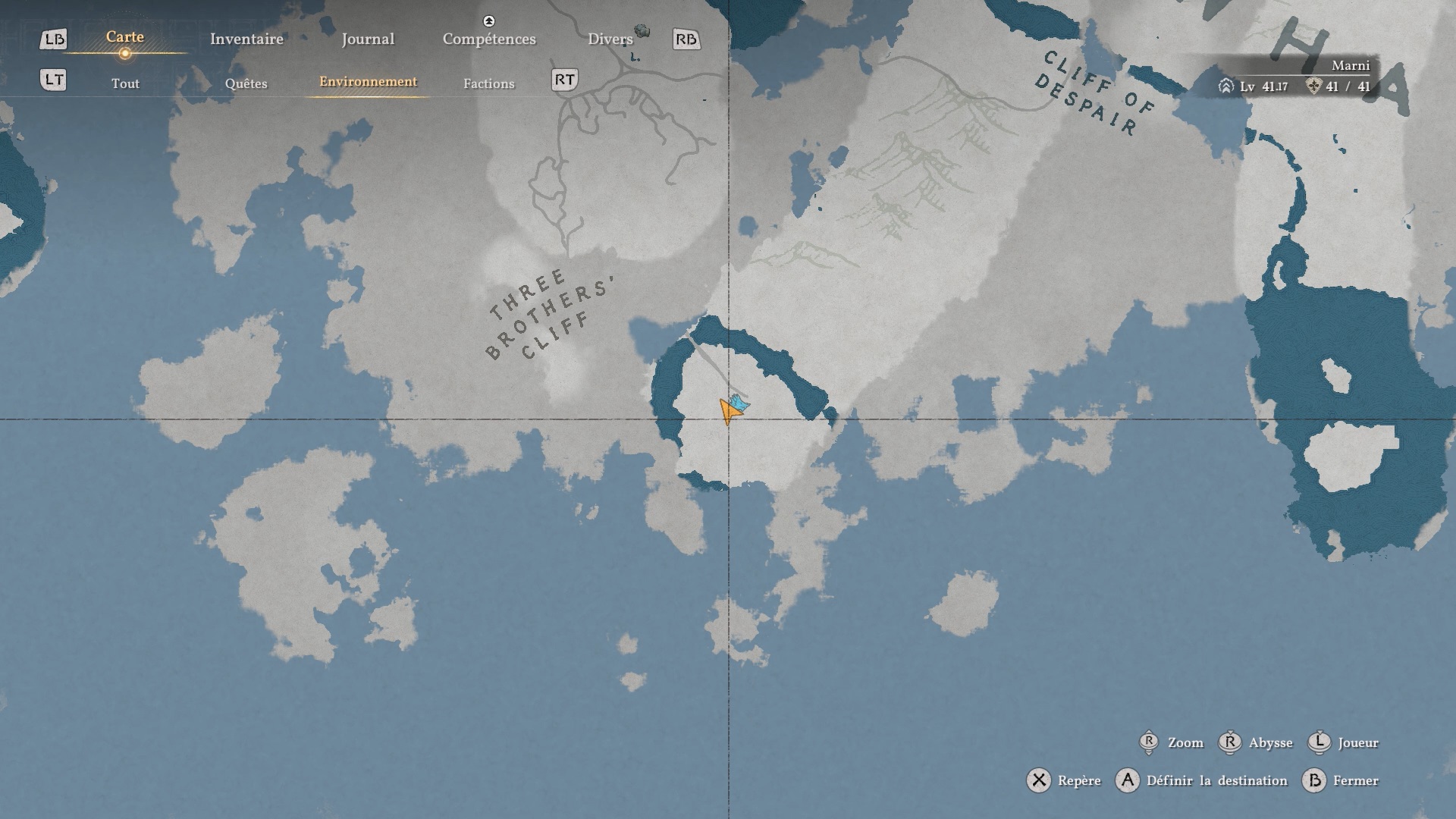Select the blue marker beside the player arrow
The height and width of the screenshot is (819, 1456).
pos(739,403)
